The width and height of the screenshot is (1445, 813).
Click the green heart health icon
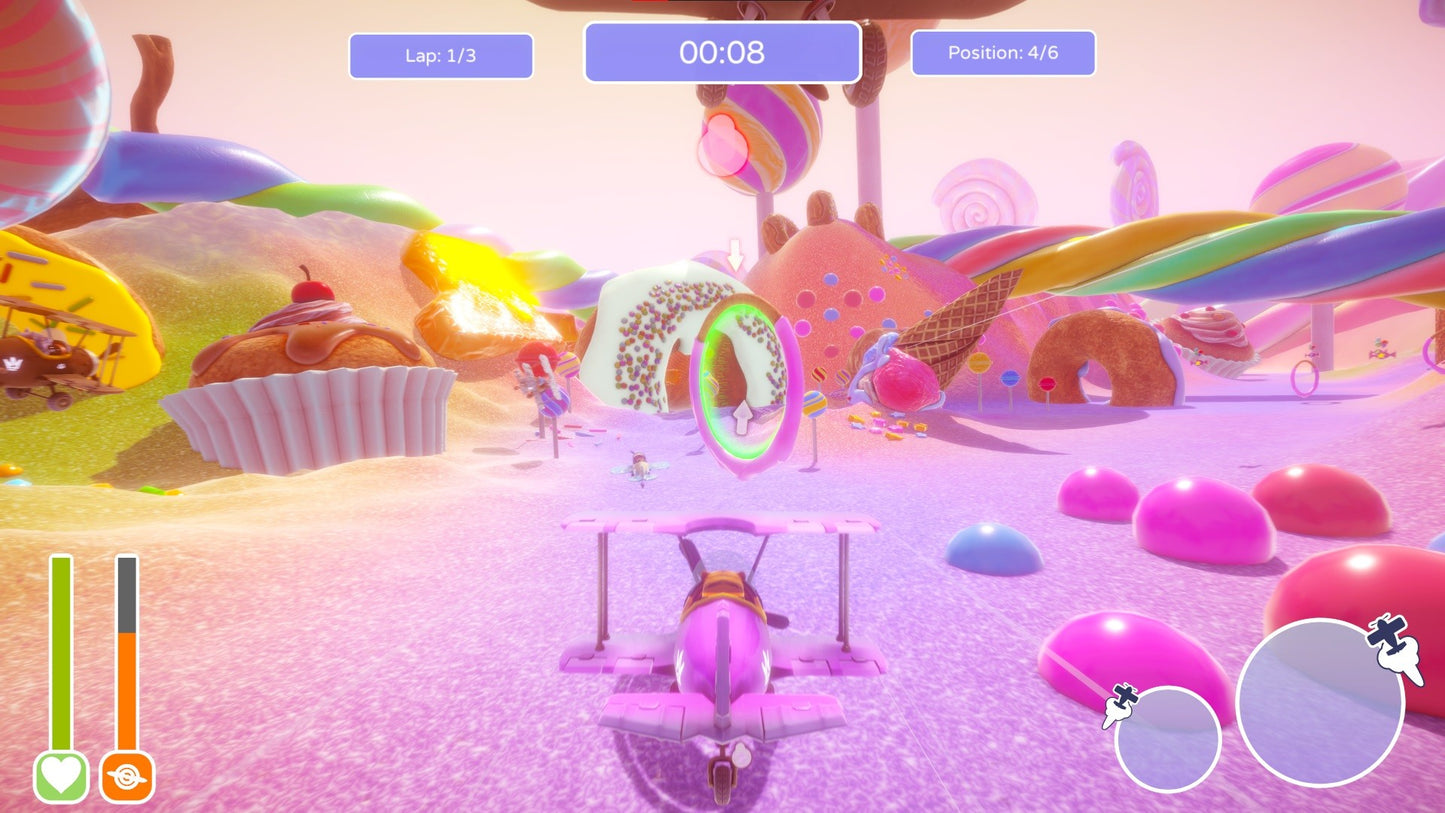61,777
